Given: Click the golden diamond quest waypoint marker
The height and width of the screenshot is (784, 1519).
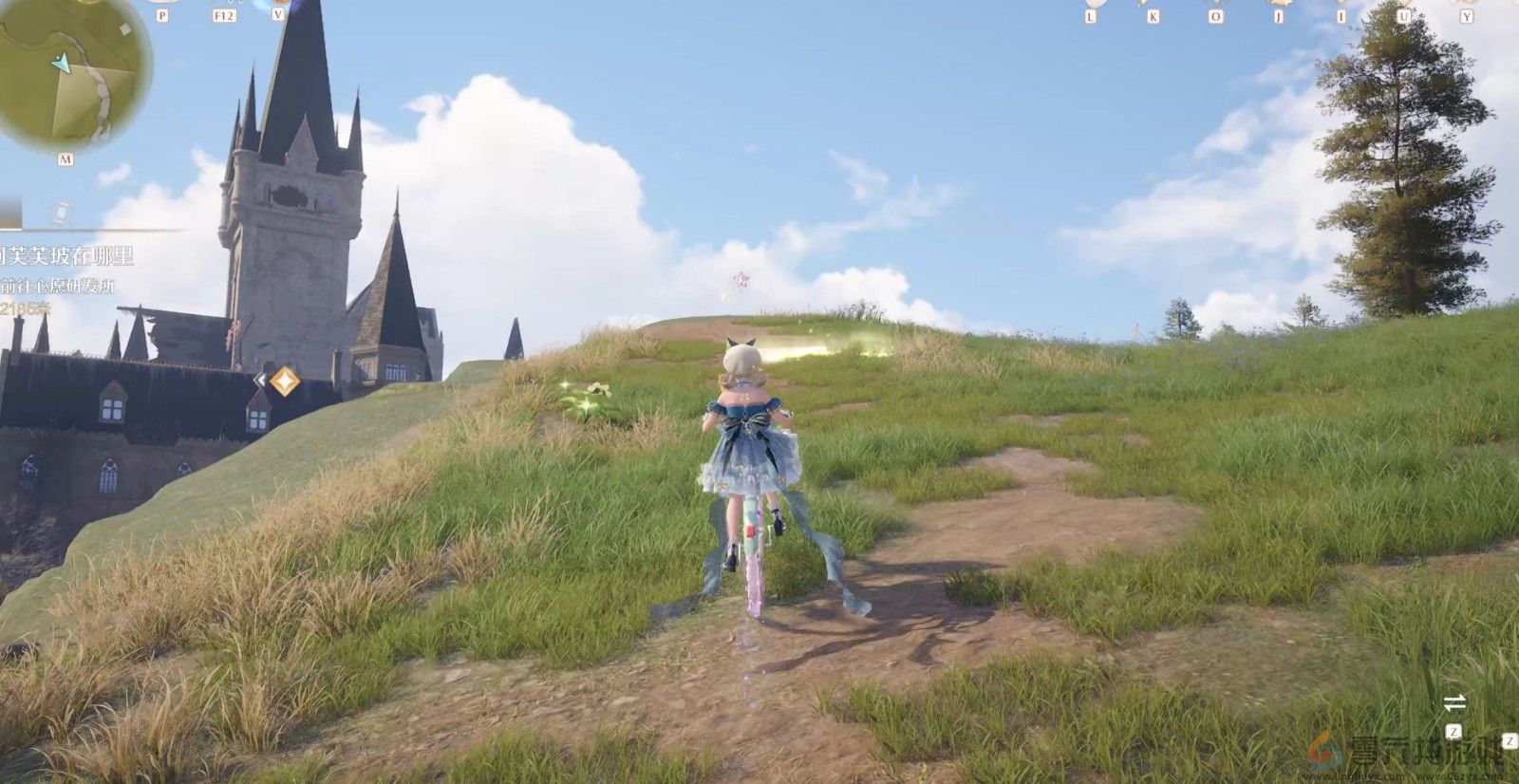Looking at the screenshot, I should [x=284, y=382].
